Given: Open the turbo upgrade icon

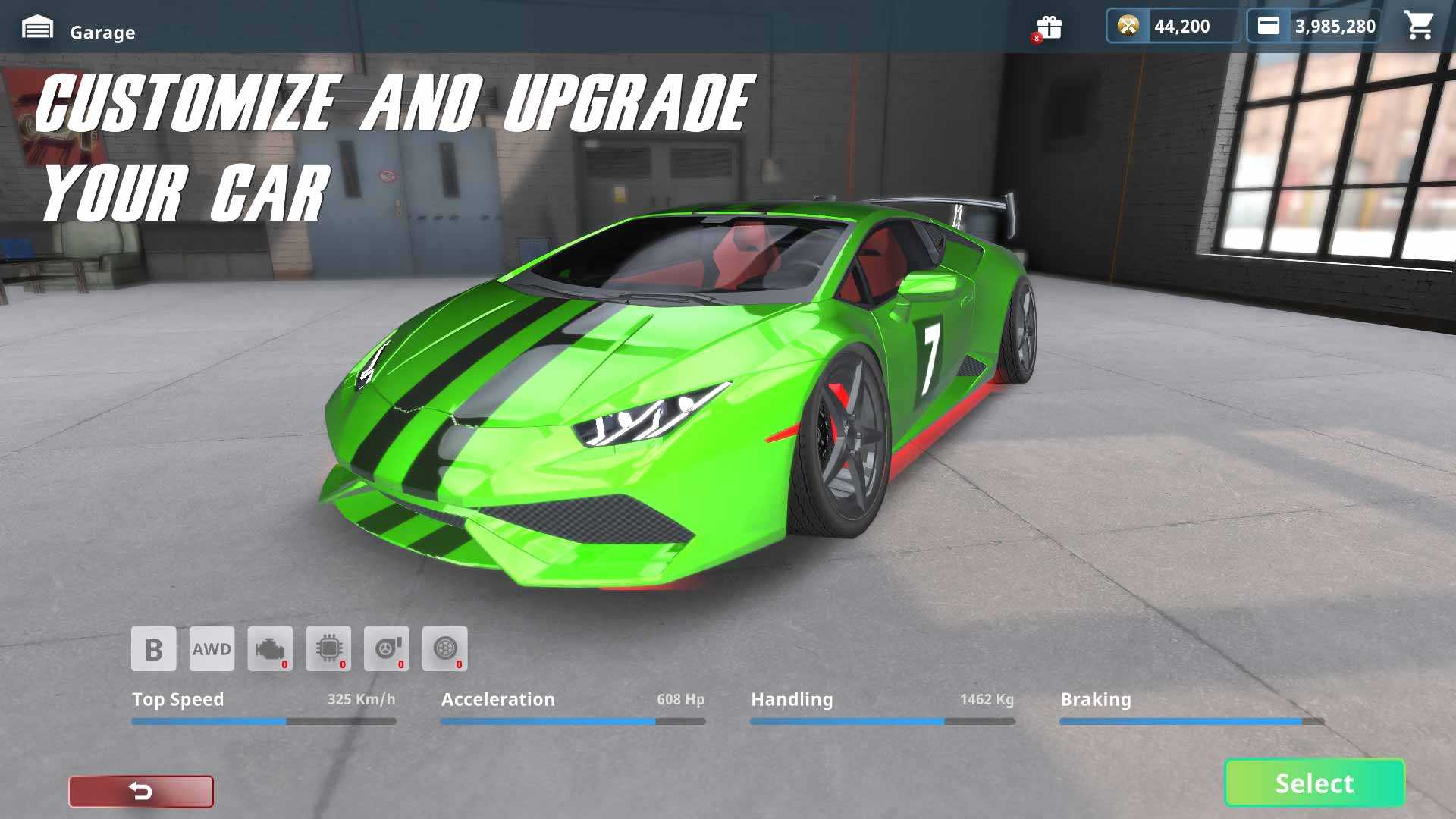Looking at the screenshot, I should pos(387,649).
